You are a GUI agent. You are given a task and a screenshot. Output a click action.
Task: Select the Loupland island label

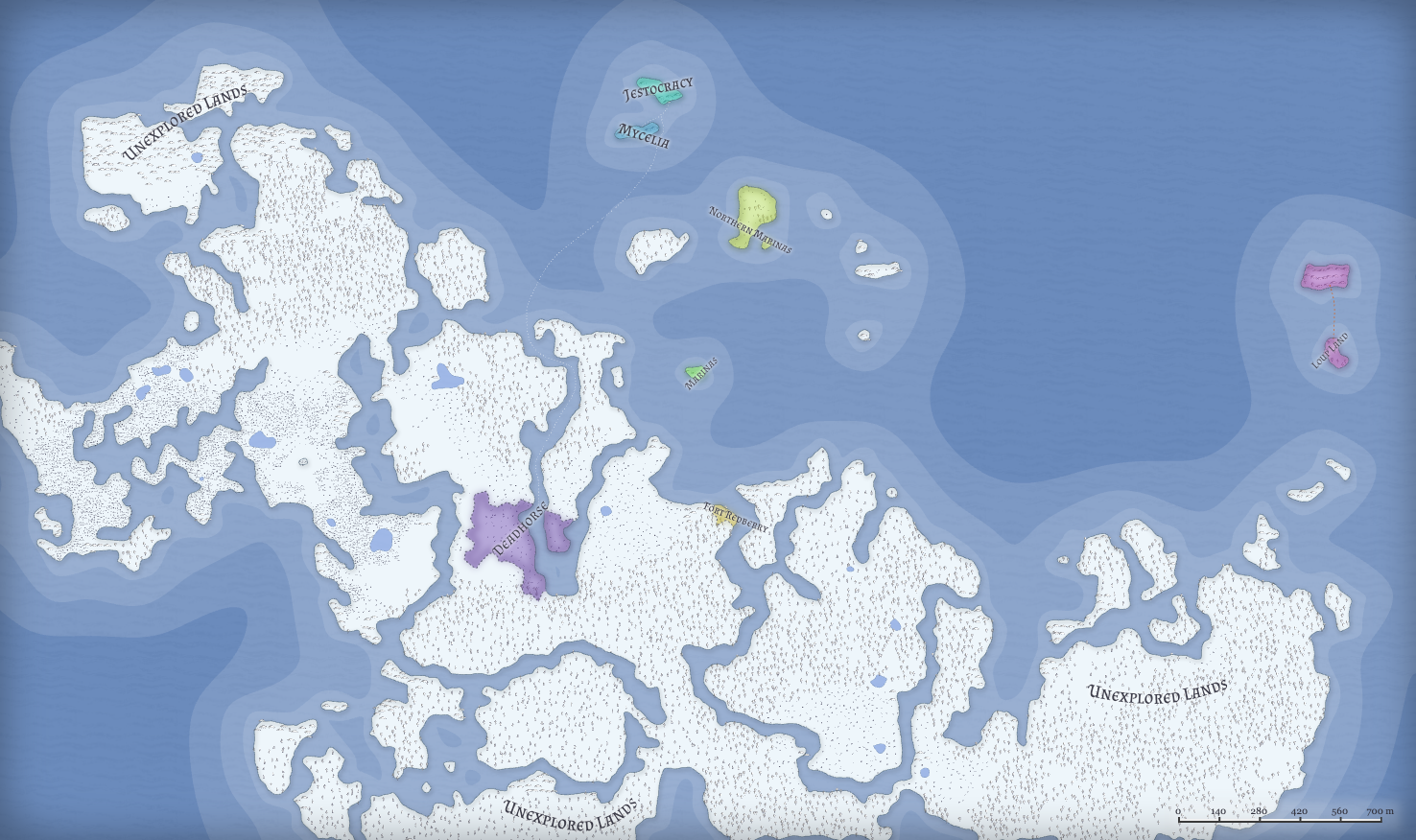click(x=1330, y=351)
